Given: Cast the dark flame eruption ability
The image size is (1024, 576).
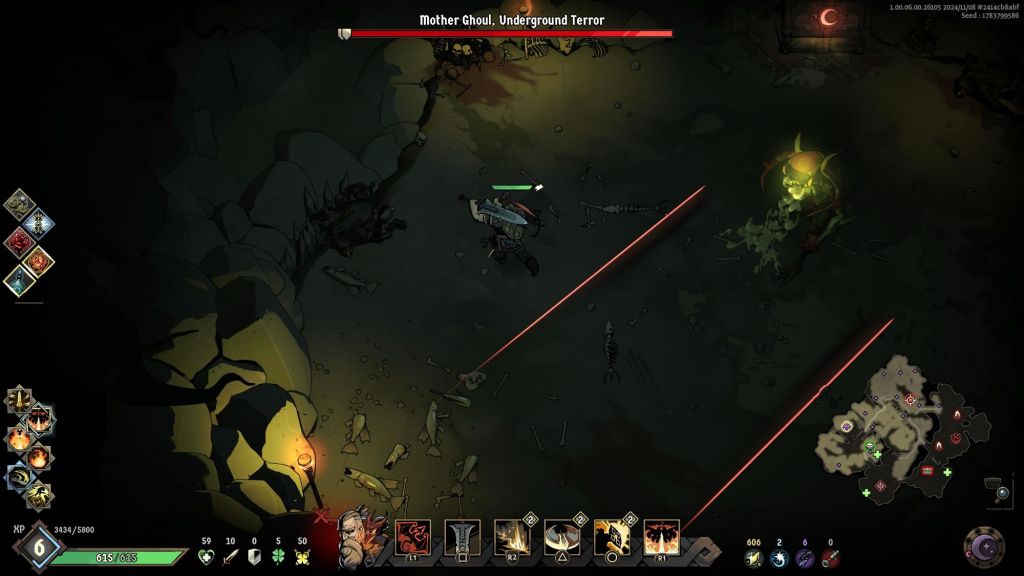Looking at the screenshot, I should pyautogui.click(x=661, y=537).
